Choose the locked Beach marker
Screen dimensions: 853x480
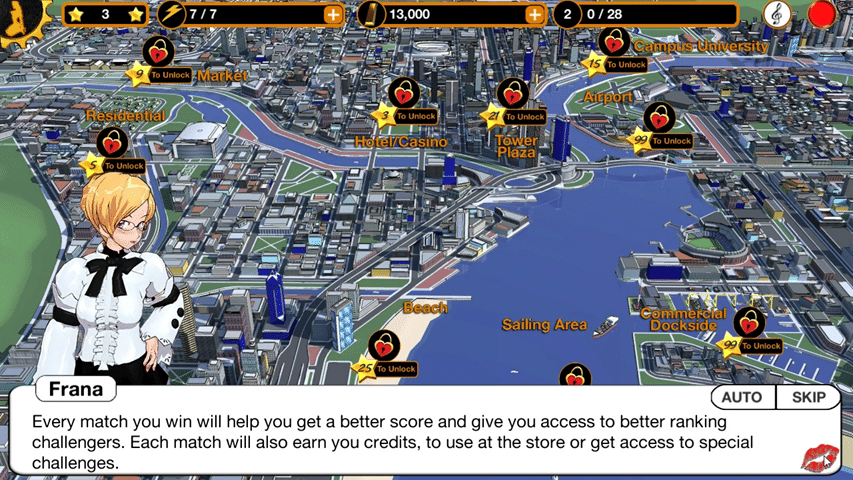(383, 346)
